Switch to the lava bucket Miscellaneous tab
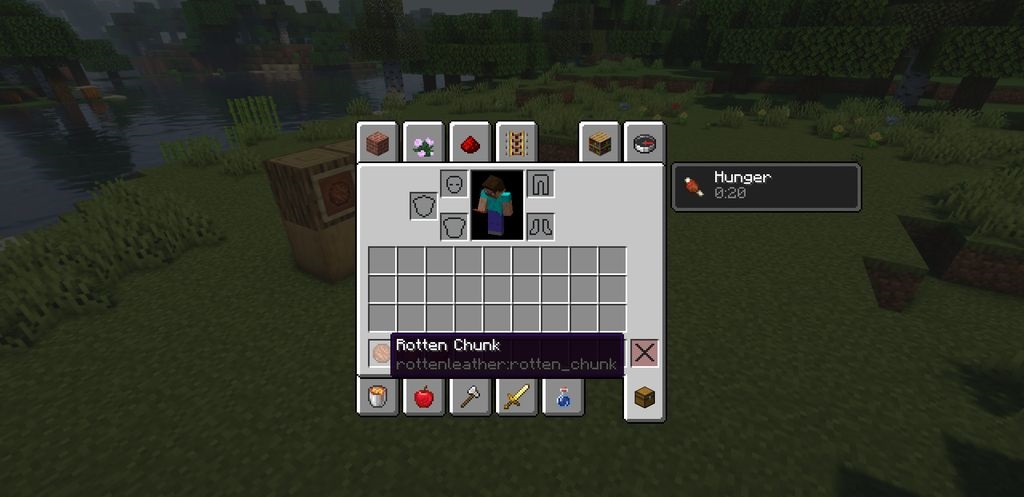This screenshot has height=497, width=1024. pos(378,397)
